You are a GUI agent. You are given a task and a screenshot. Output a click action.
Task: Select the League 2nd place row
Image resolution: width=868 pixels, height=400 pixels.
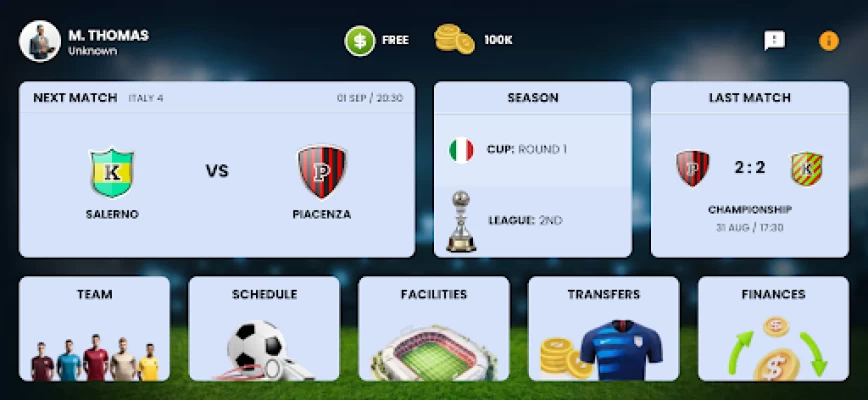(532, 218)
